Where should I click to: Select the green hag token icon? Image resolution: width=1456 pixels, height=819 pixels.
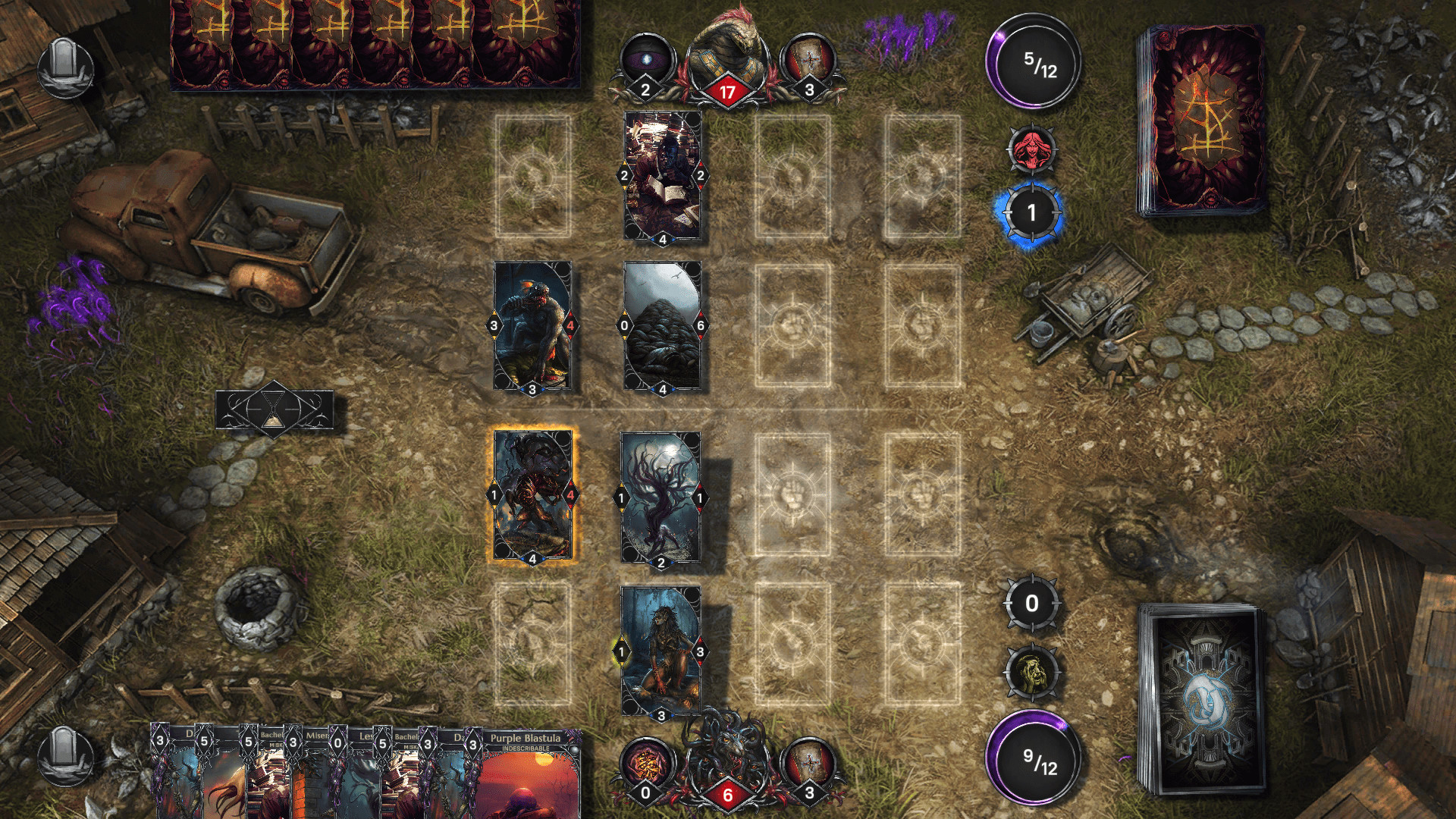(1033, 671)
